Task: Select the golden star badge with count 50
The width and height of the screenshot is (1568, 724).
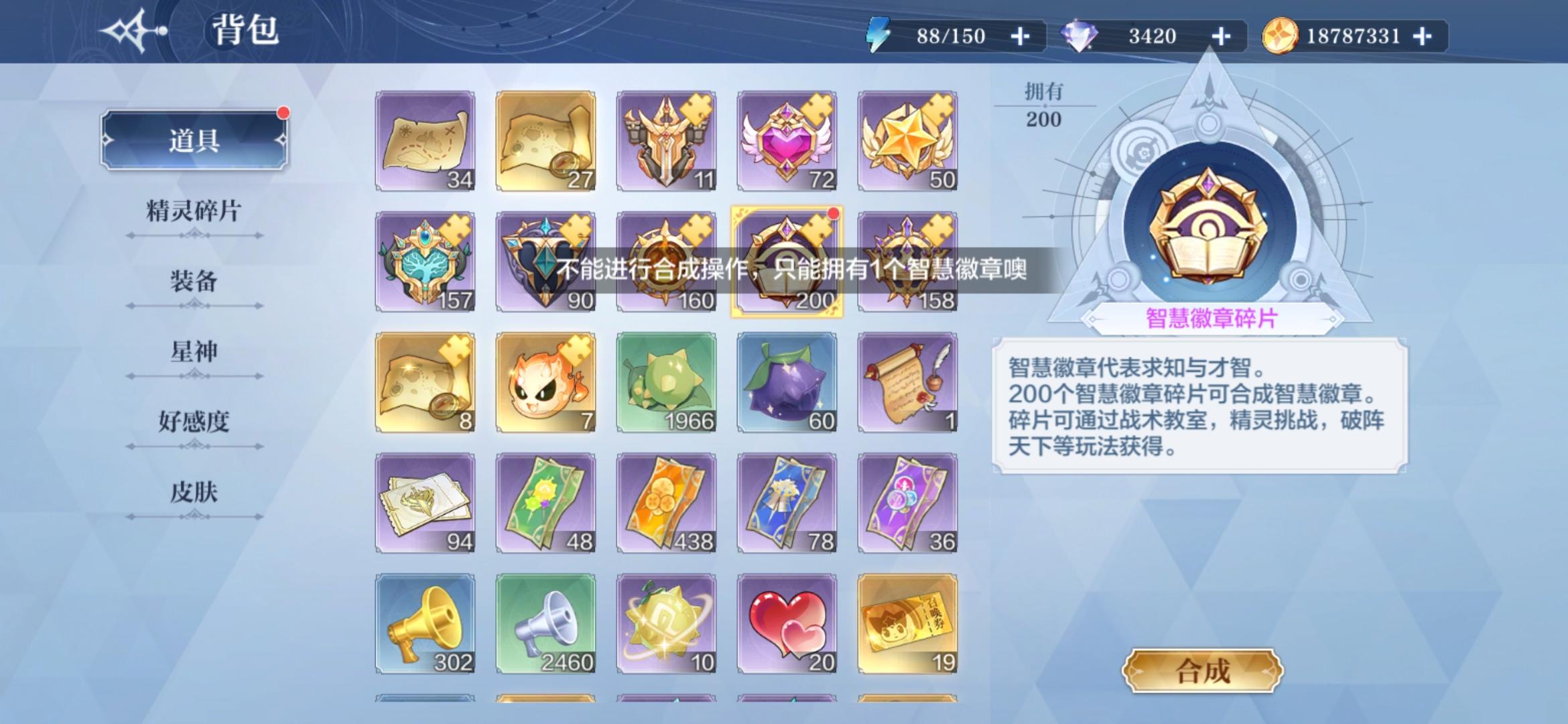Action: pos(908,137)
